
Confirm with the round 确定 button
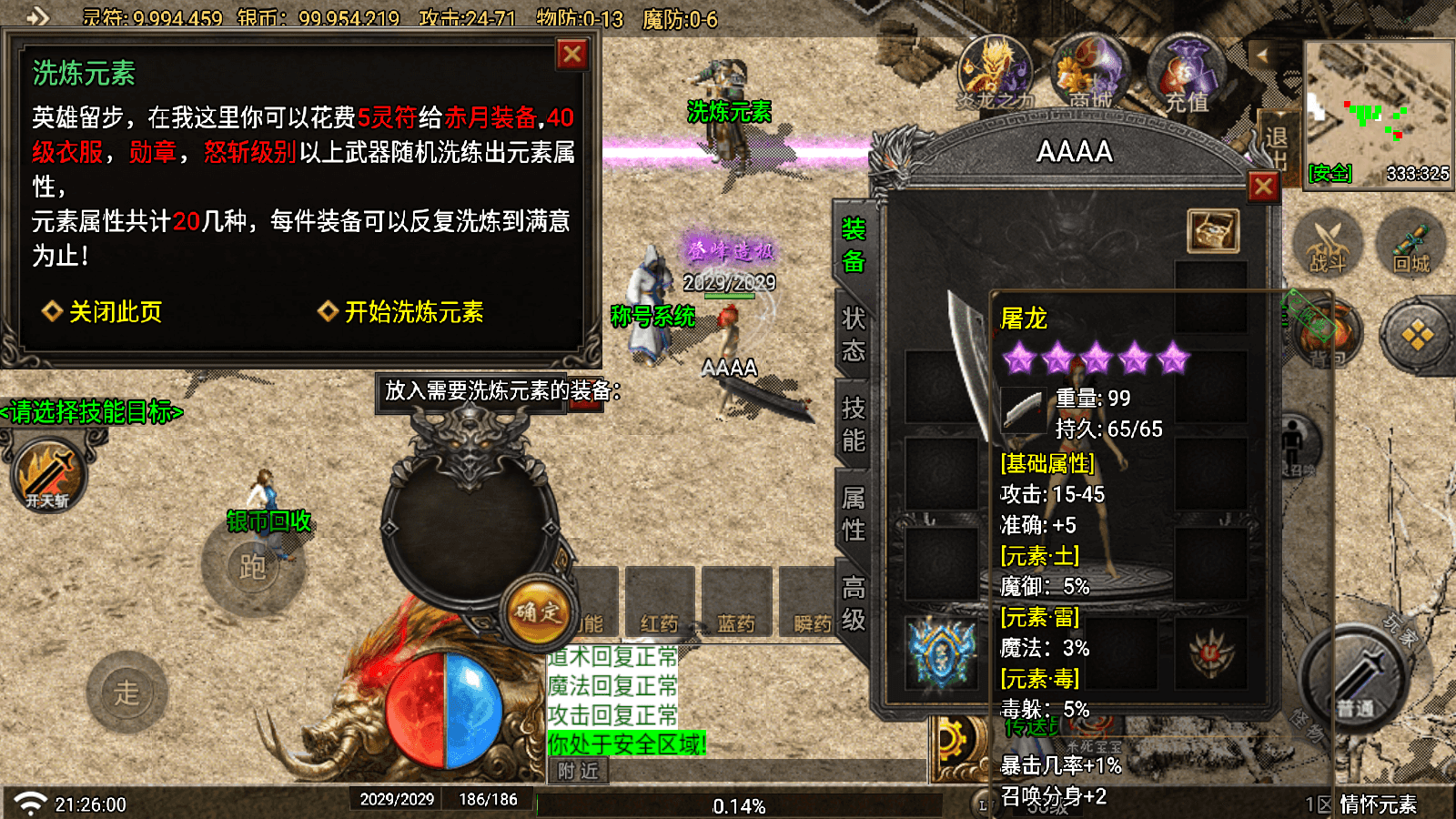tap(538, 612)
